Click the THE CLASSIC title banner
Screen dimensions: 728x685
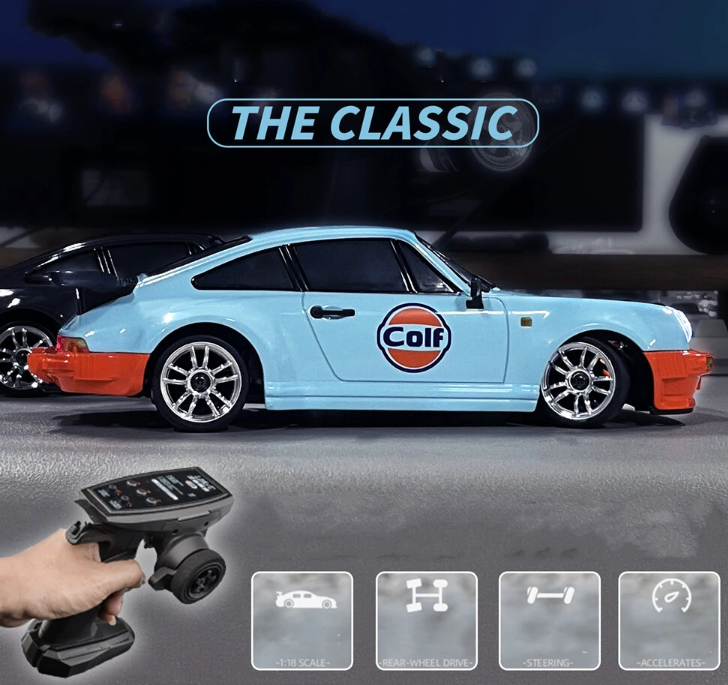coord(372,123)
